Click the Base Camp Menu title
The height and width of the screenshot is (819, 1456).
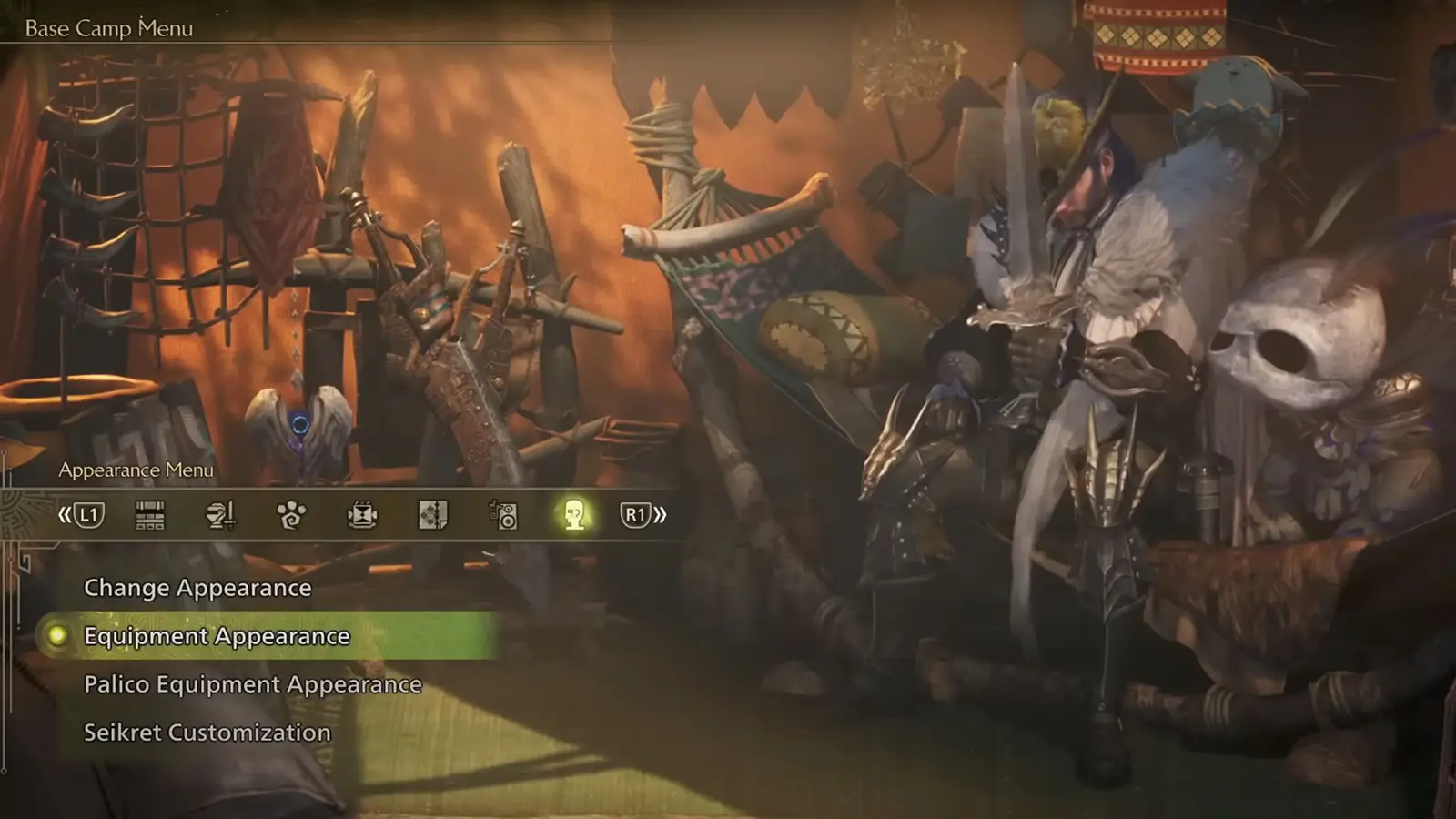[x=110, y=28]
